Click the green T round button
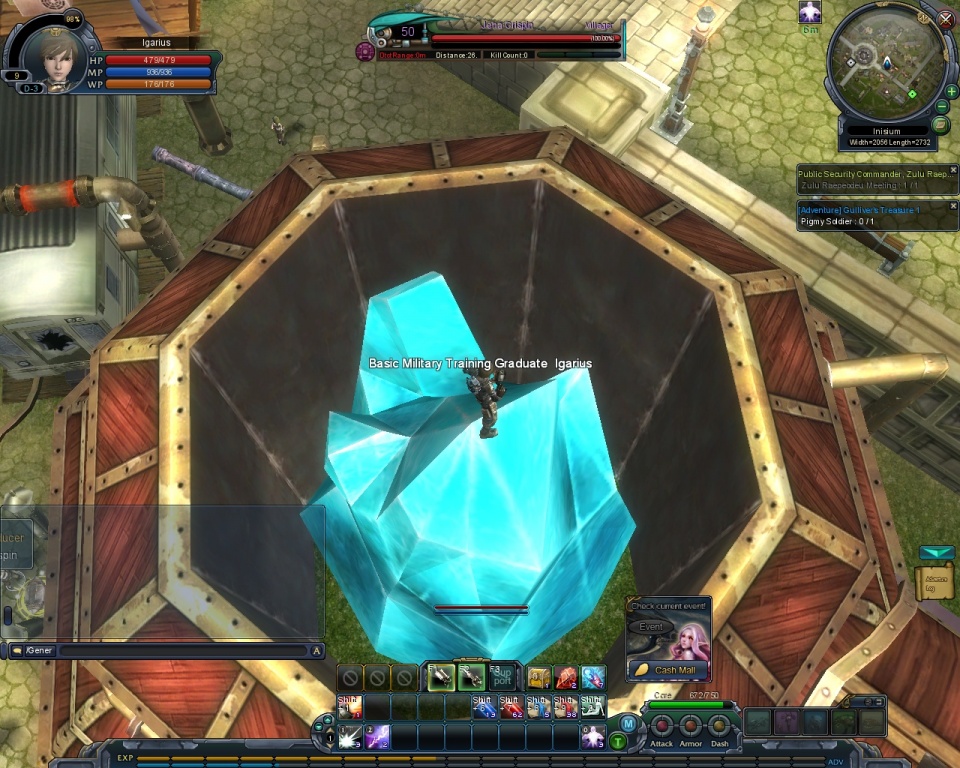This screenshot has height=768, width=960. coord(618,741)
